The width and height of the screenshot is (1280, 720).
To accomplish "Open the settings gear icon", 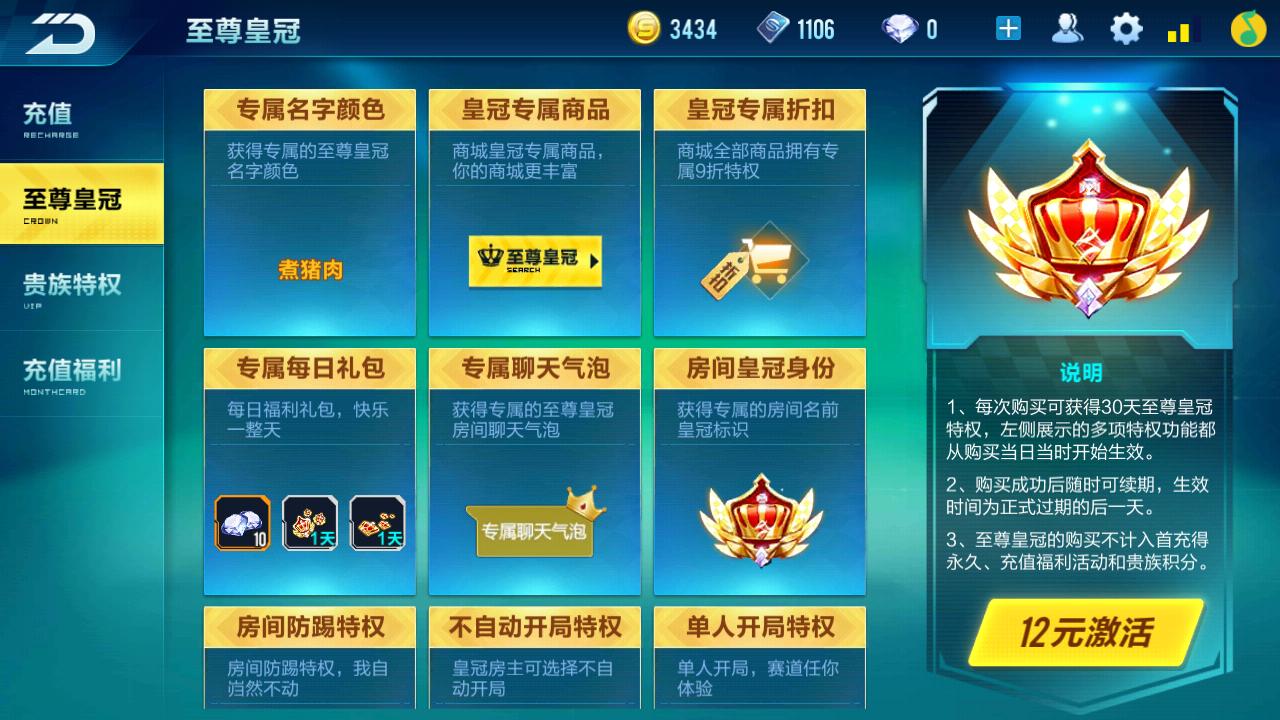I will pyautogui.click(x=1126, y=27).
